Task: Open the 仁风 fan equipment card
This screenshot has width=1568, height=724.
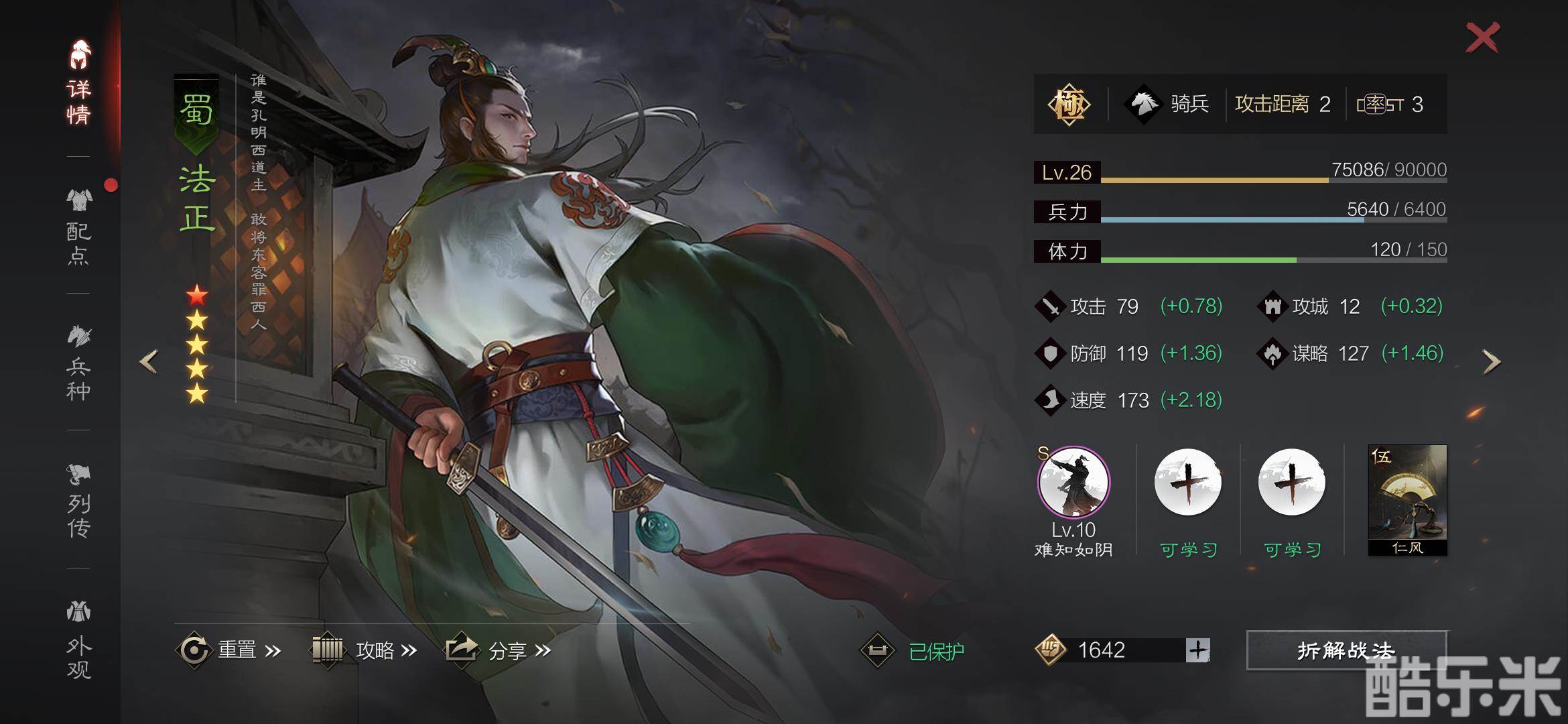Action: 1407,499
